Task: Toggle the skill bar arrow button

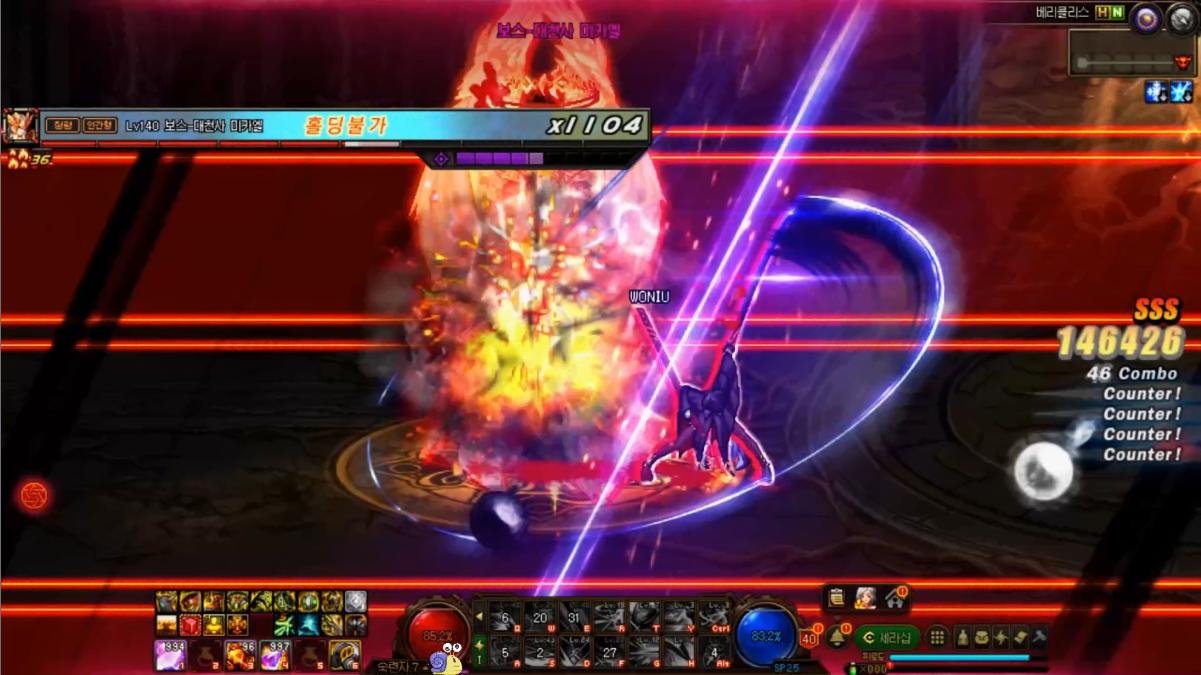Action: (479, 618)
